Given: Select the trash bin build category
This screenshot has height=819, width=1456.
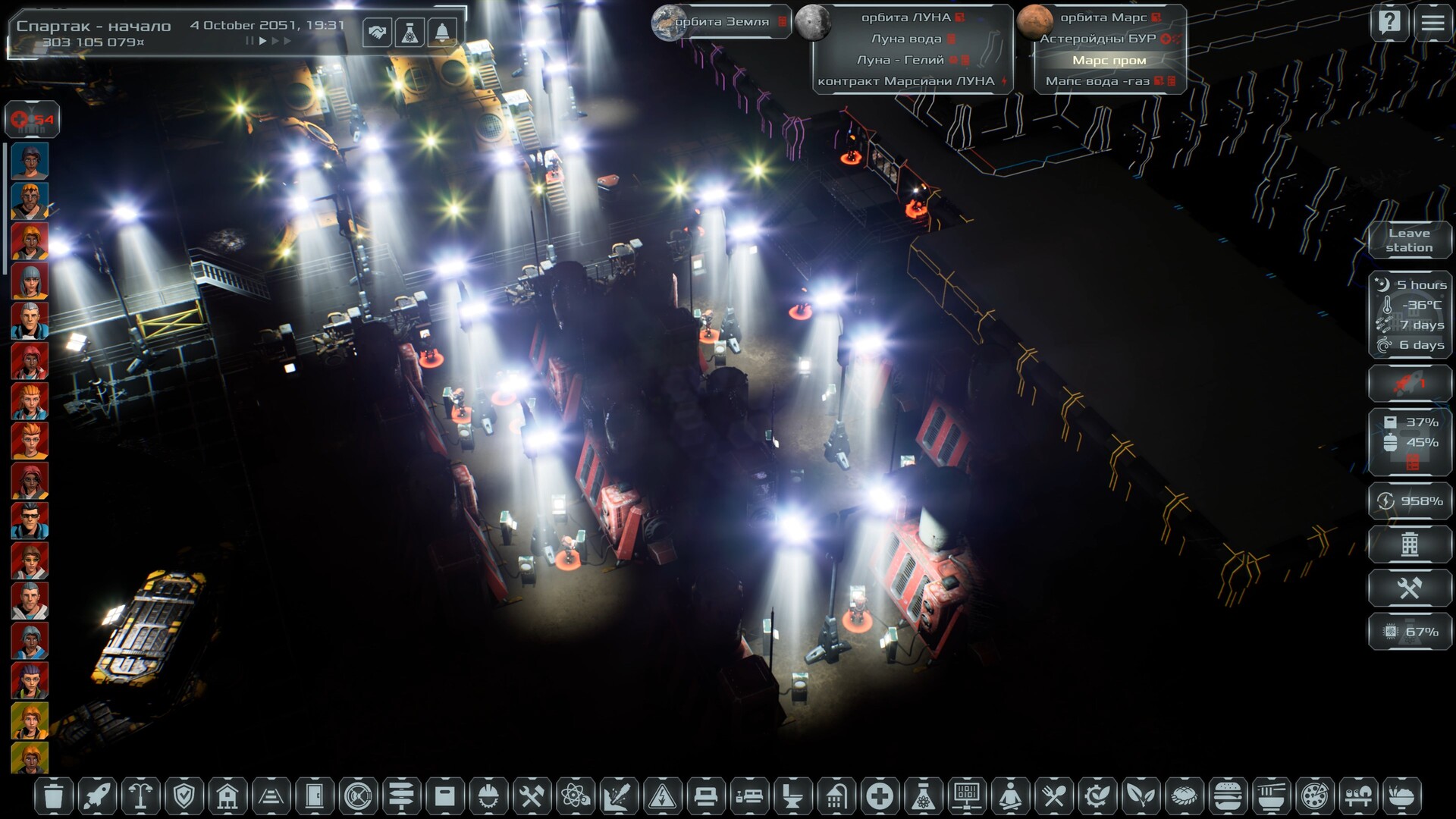Looking at the screenshot, I should pos(53,796).
